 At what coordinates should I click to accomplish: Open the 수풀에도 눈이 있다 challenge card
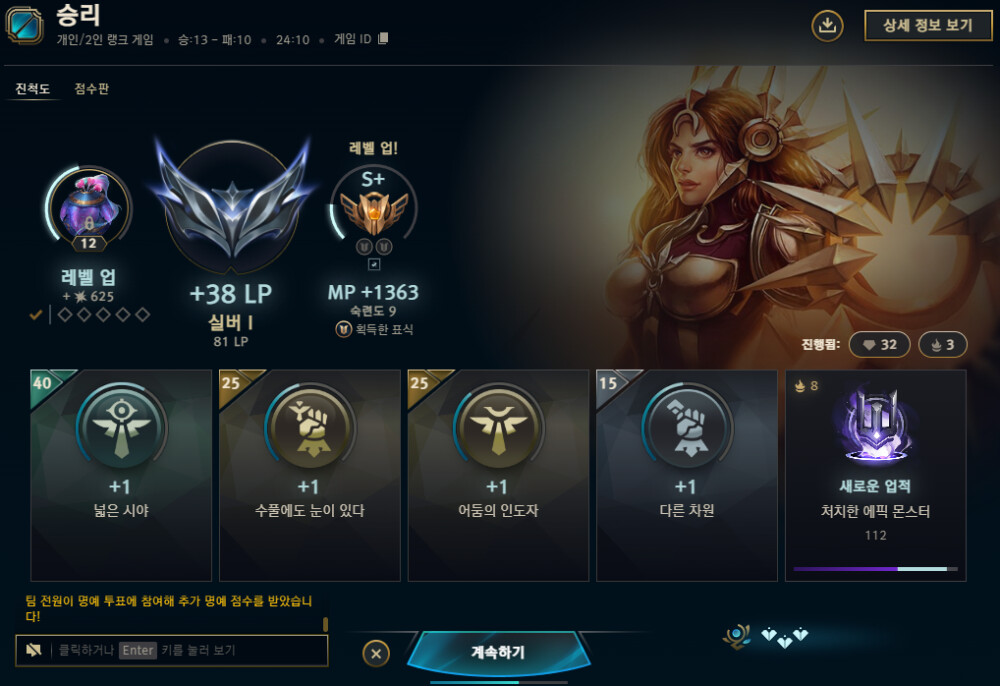tap(309, 475)
